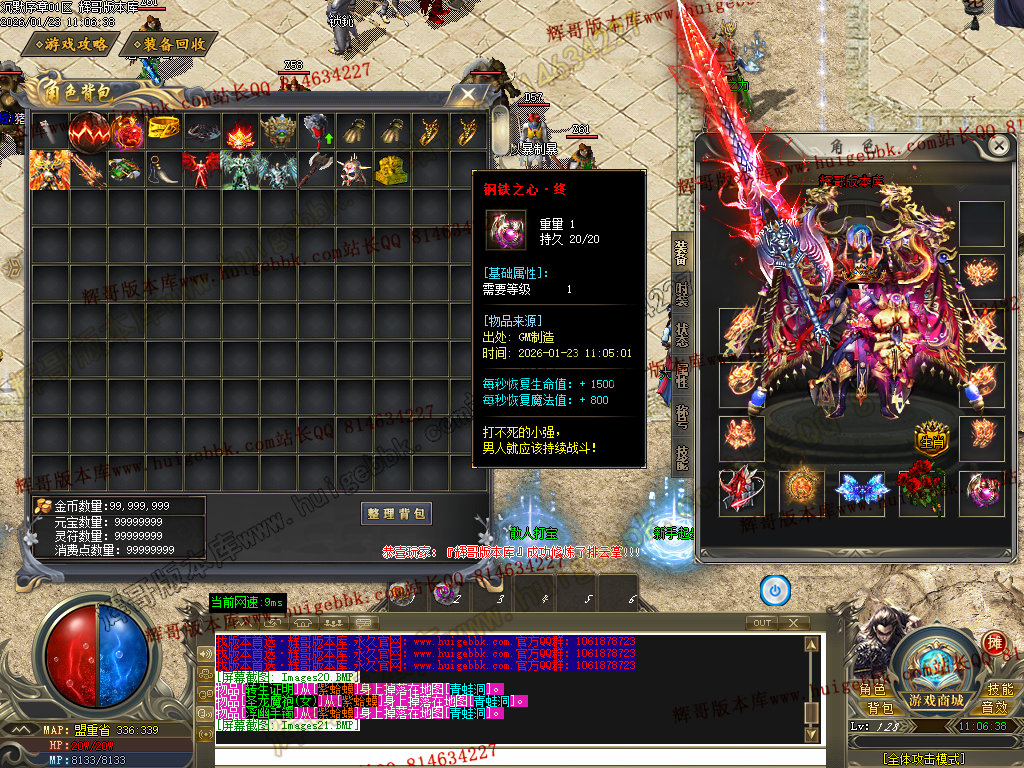Switch to the 时装 fashion tab

[682, 293]
